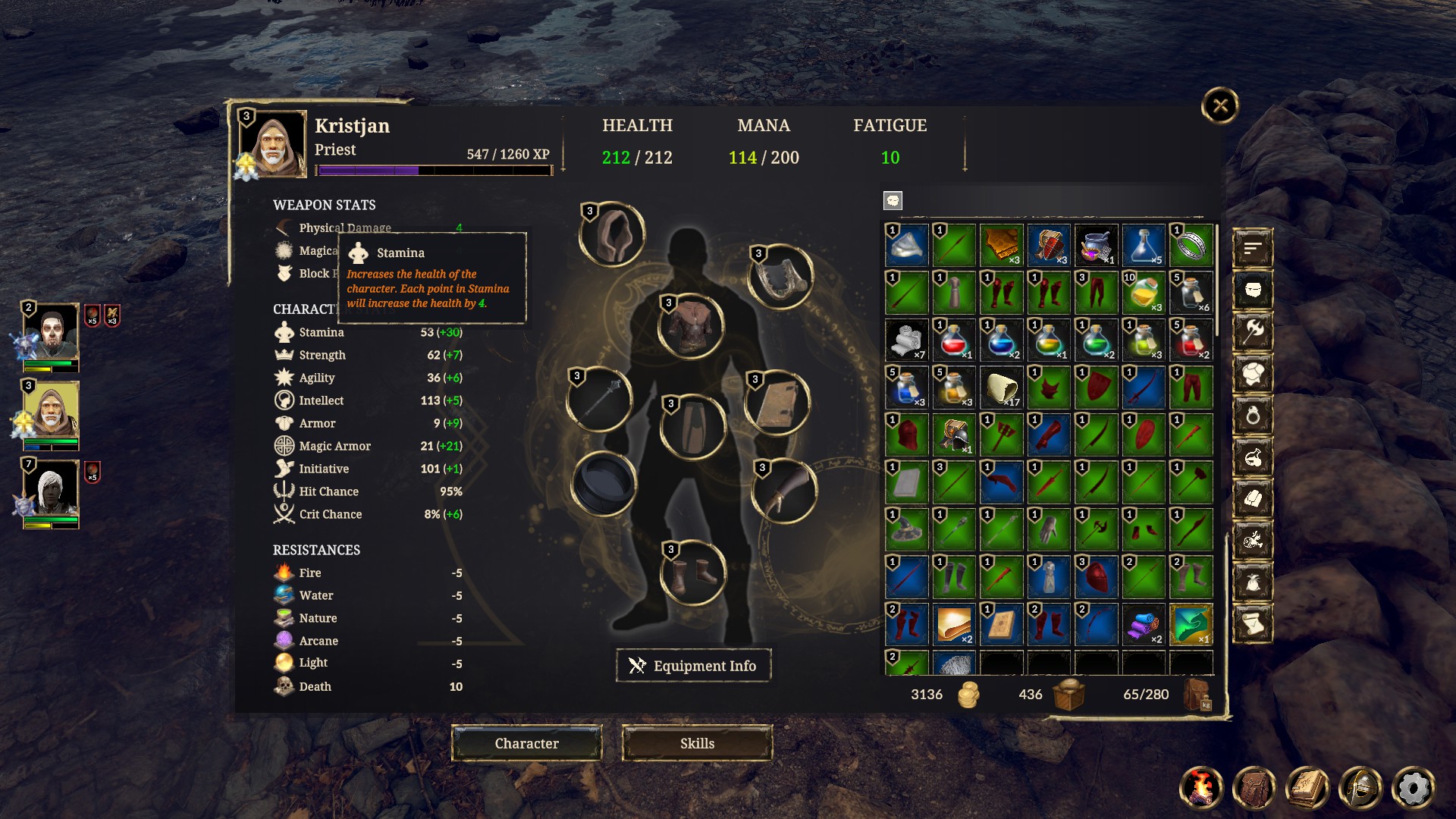
Task: Select the equipped hood head slot
Action: point(612,234)
